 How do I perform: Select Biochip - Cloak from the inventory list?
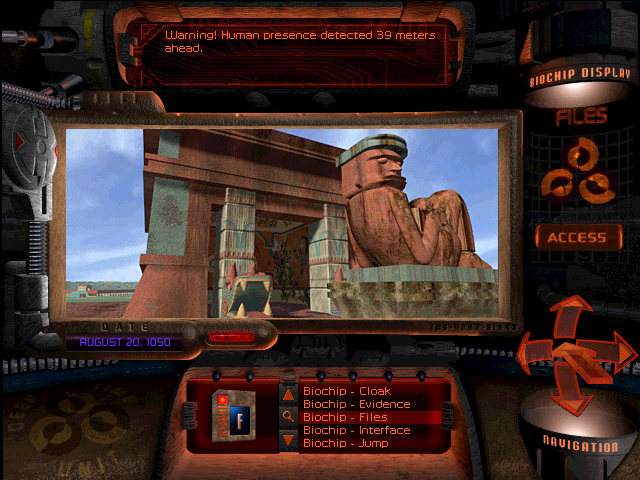[x=346, y=391]
